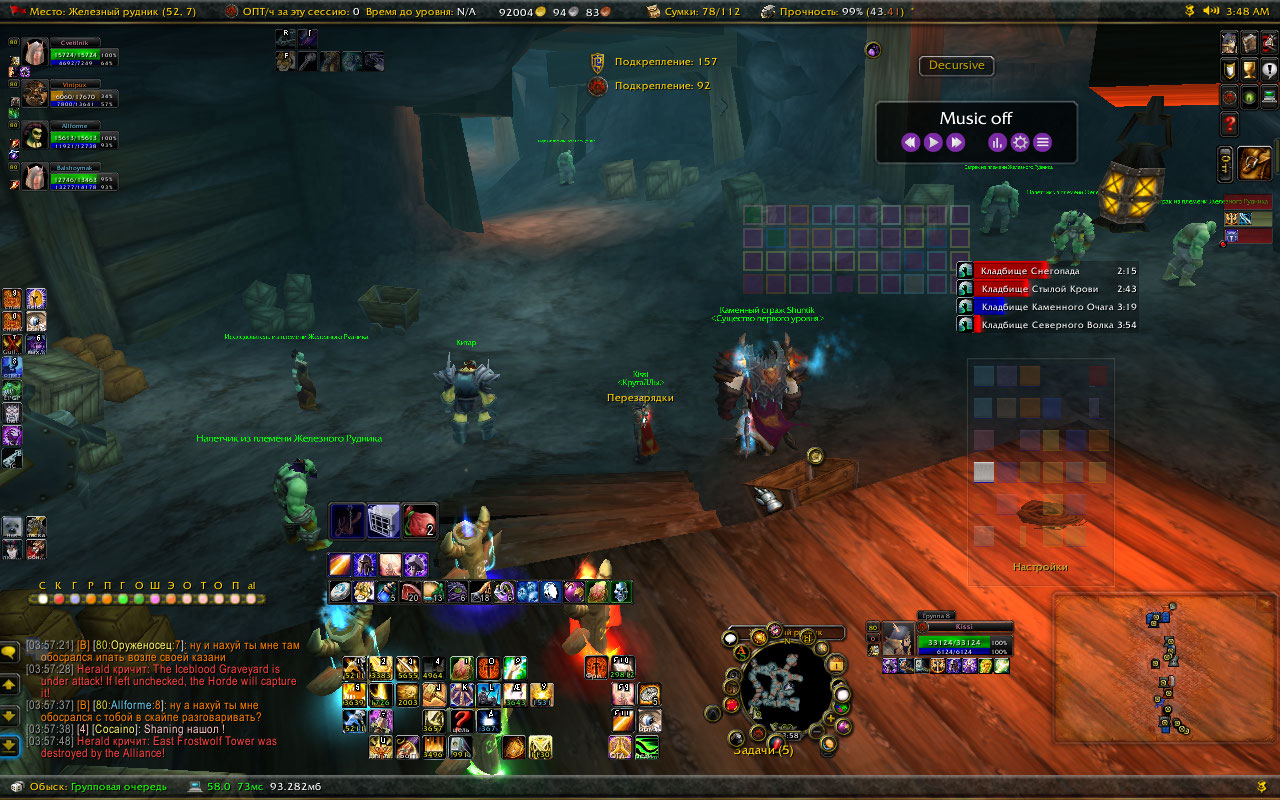The image size is (1280, 800).
Task: Open the calendar button on the minimap
Action: click(x=836, y=665)
